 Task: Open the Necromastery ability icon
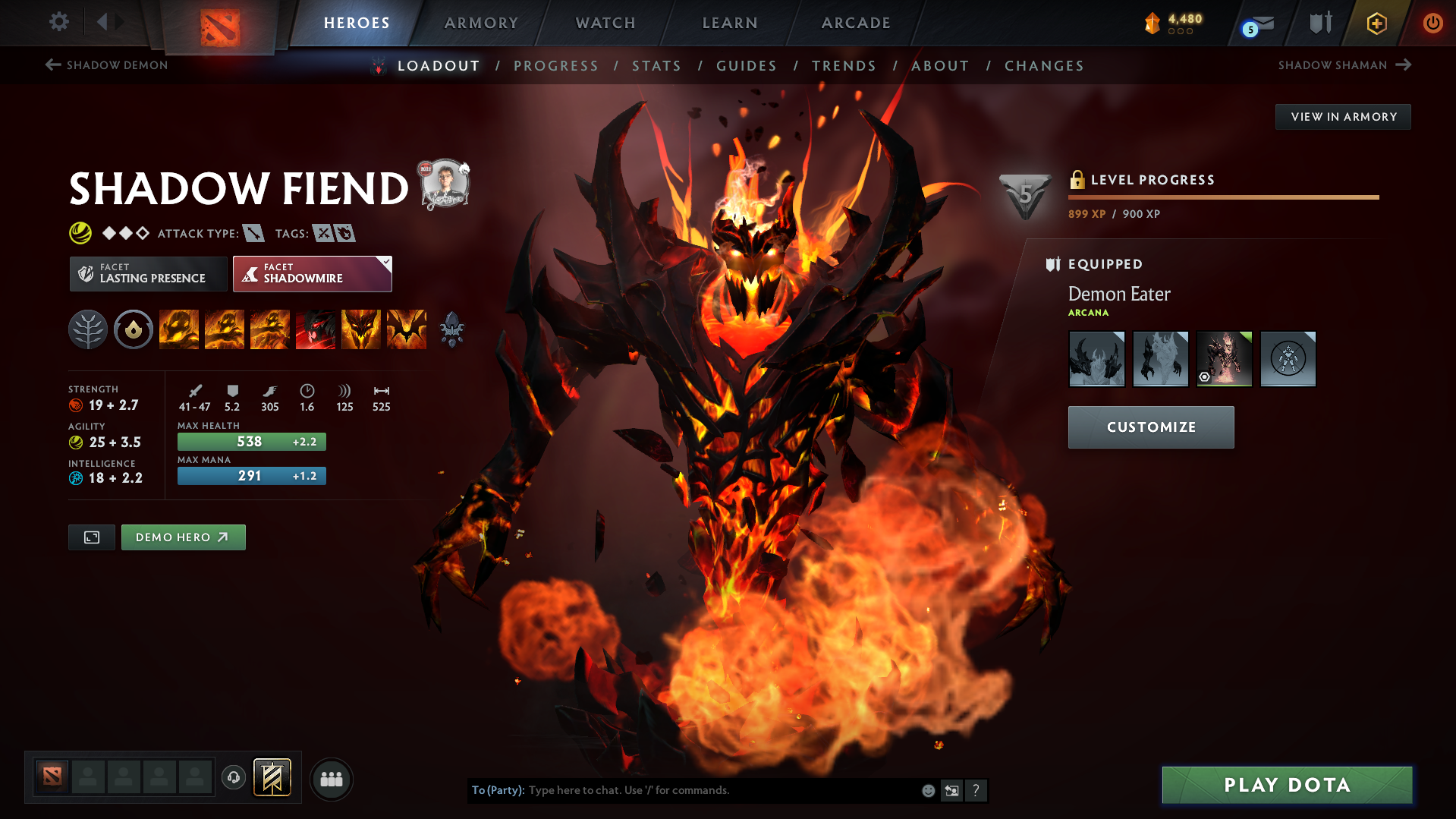[x=316, y=329]
